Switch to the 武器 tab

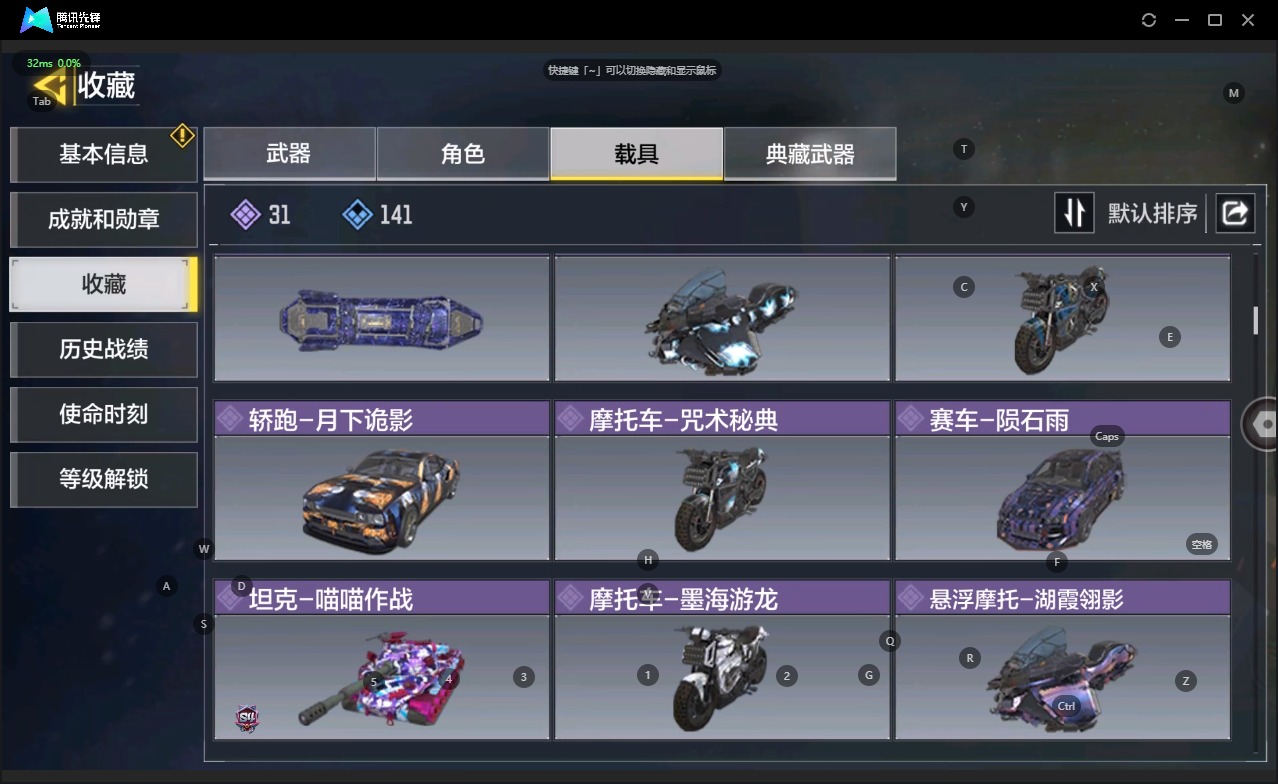tap(289, 153)
